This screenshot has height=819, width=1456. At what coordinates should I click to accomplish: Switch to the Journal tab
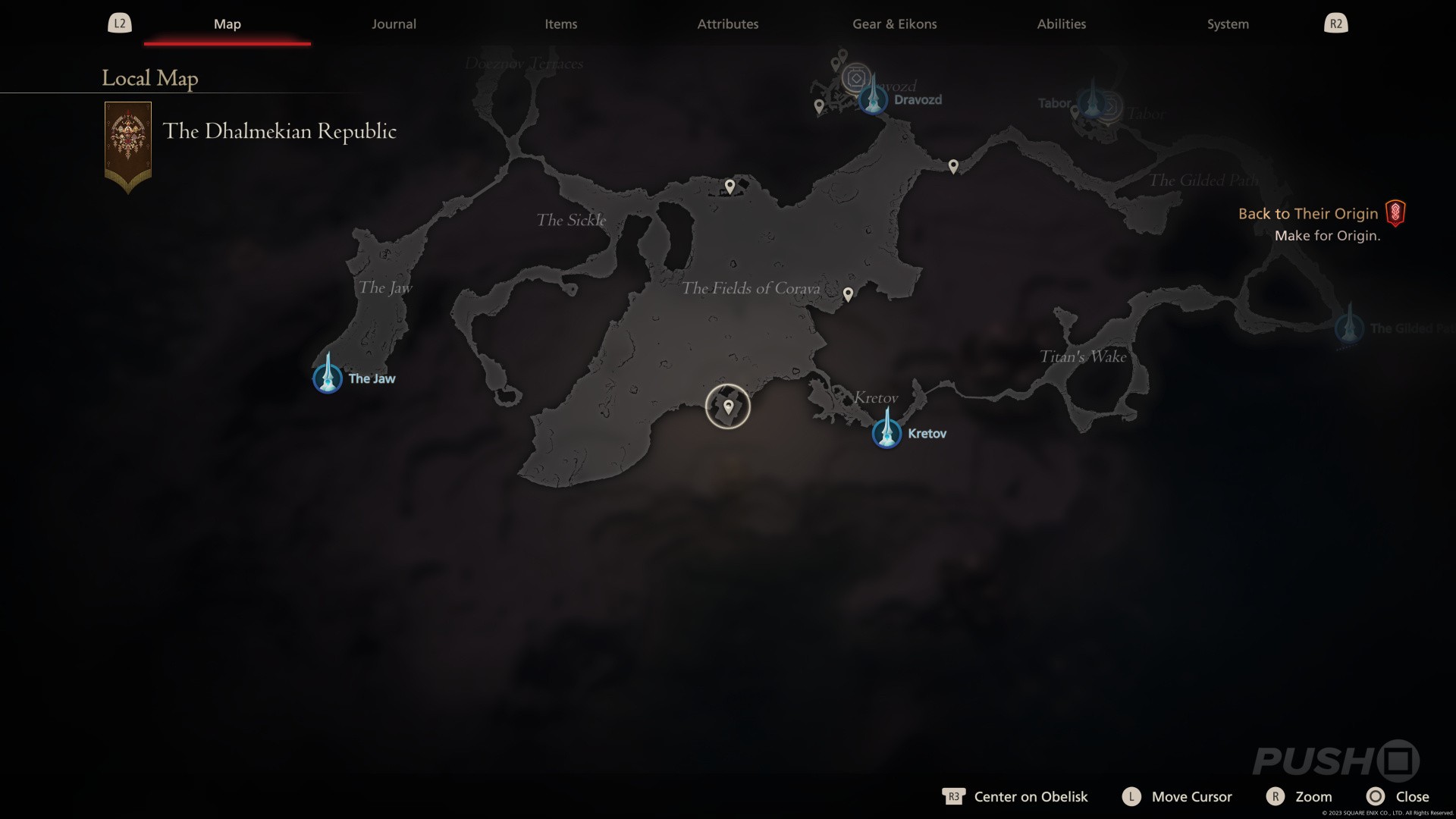(394, 24)
